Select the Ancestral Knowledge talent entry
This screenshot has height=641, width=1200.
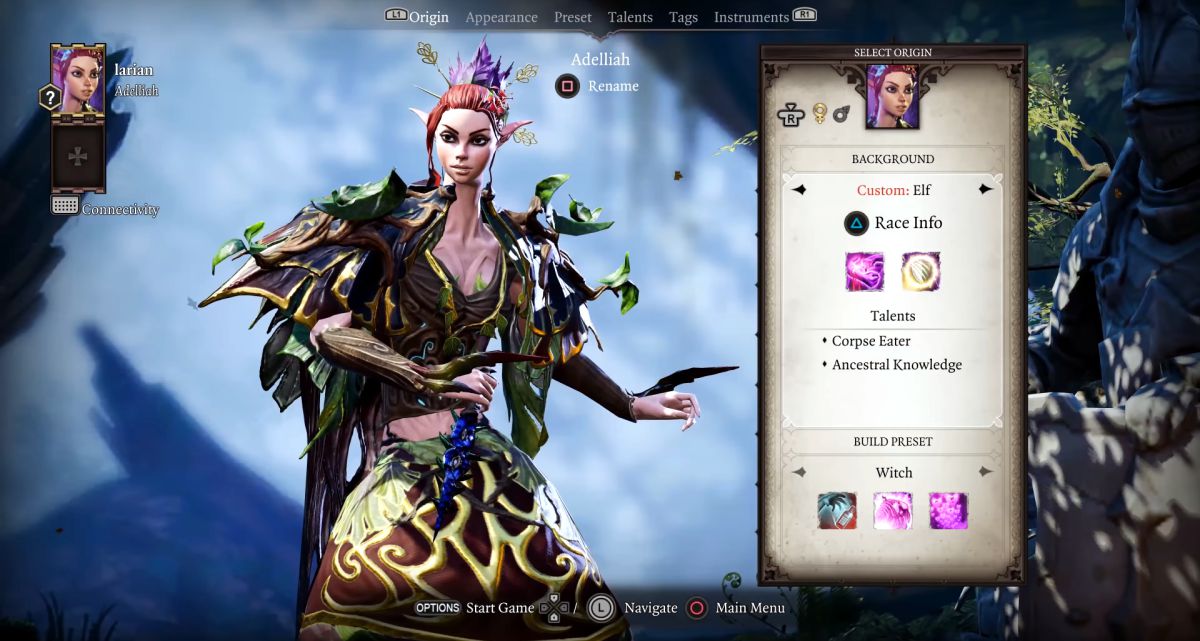(896, 365)
